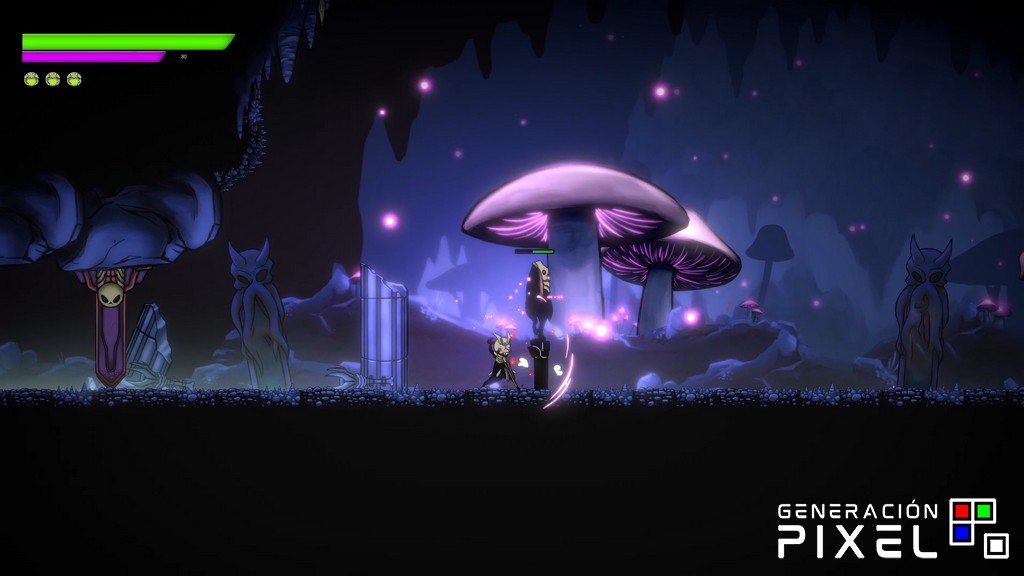1024x576 pixels.
Task: Click the Generación Pixel watermark logo
Action: (x=894, y=529)
